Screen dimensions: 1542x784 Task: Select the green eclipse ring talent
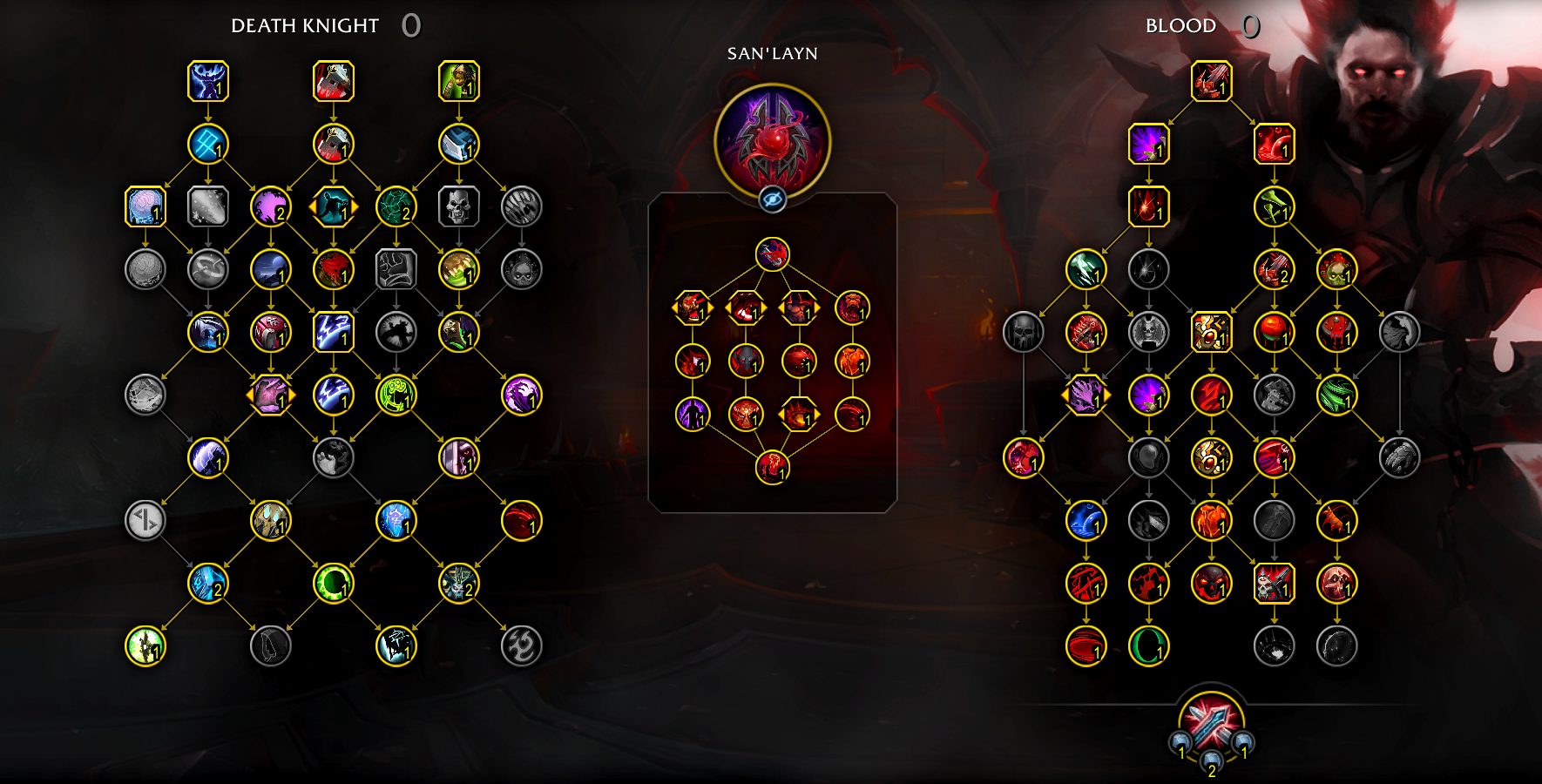[x=334, y=584]
